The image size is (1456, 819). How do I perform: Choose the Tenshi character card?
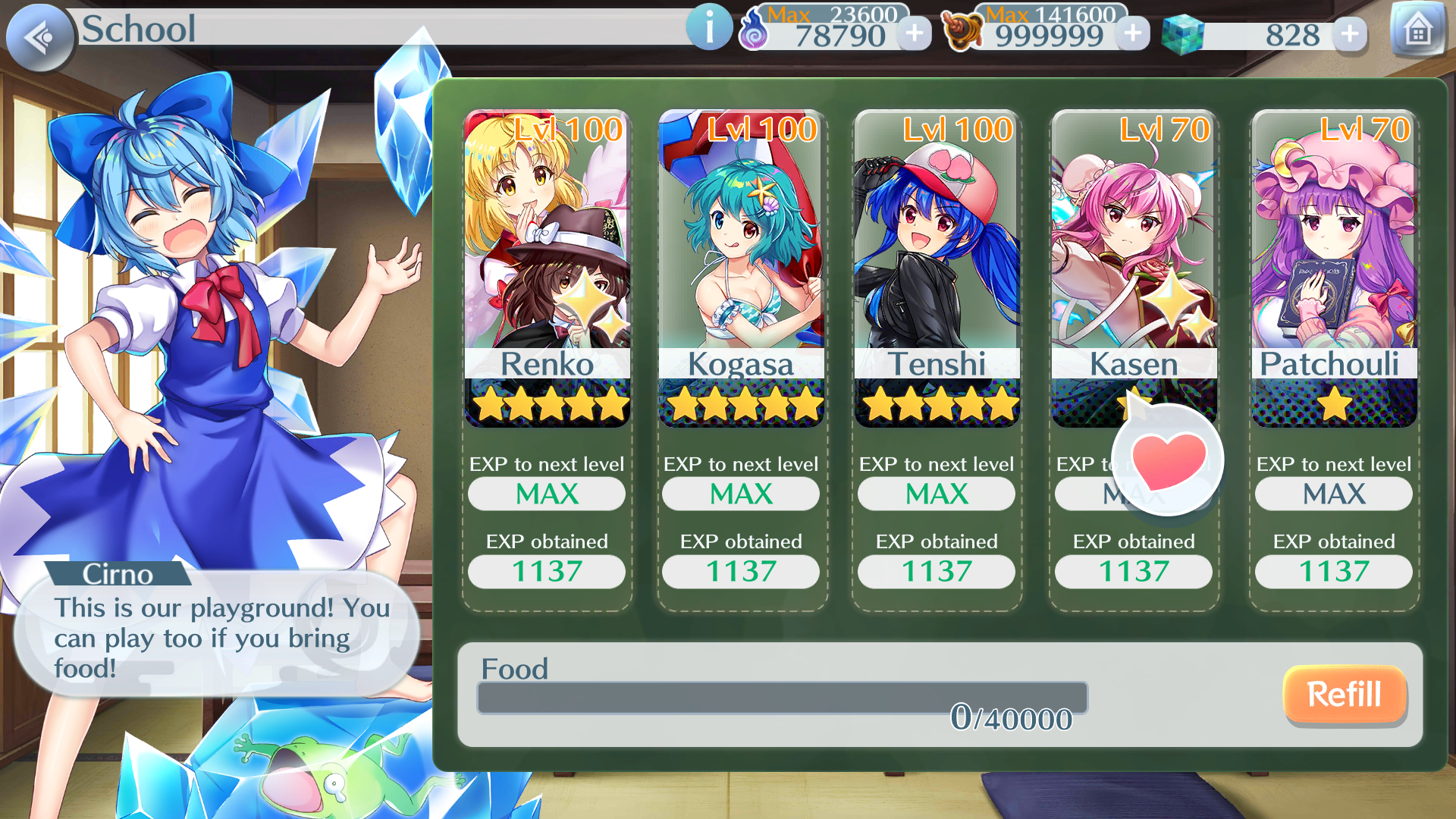point(937,269)
